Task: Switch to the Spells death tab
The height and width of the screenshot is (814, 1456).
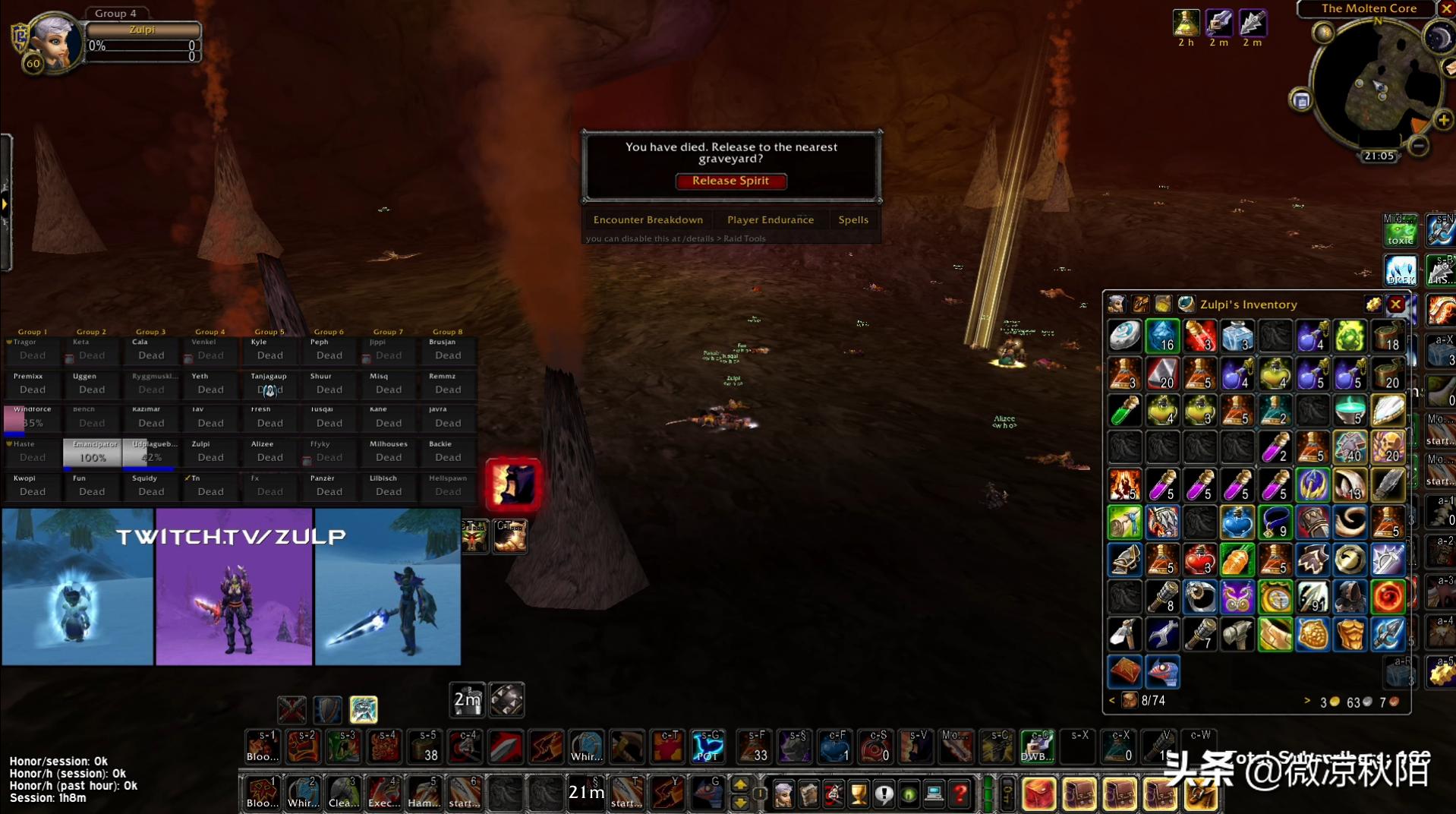Action: 852,219
